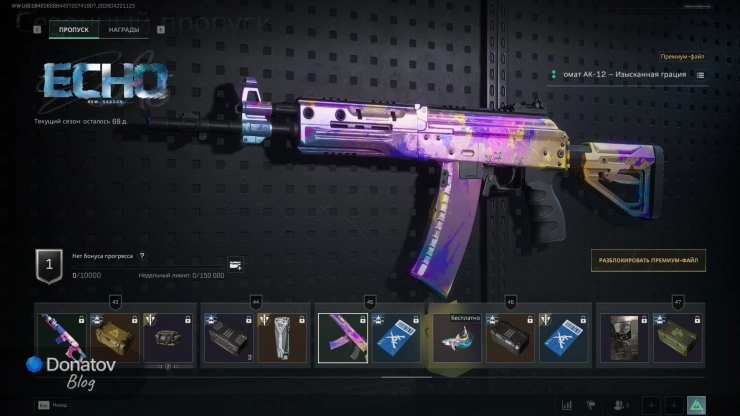The image size is (740, 416).
Task: Open the flag icon in bottom bar
Action: [x=593, y=405]
